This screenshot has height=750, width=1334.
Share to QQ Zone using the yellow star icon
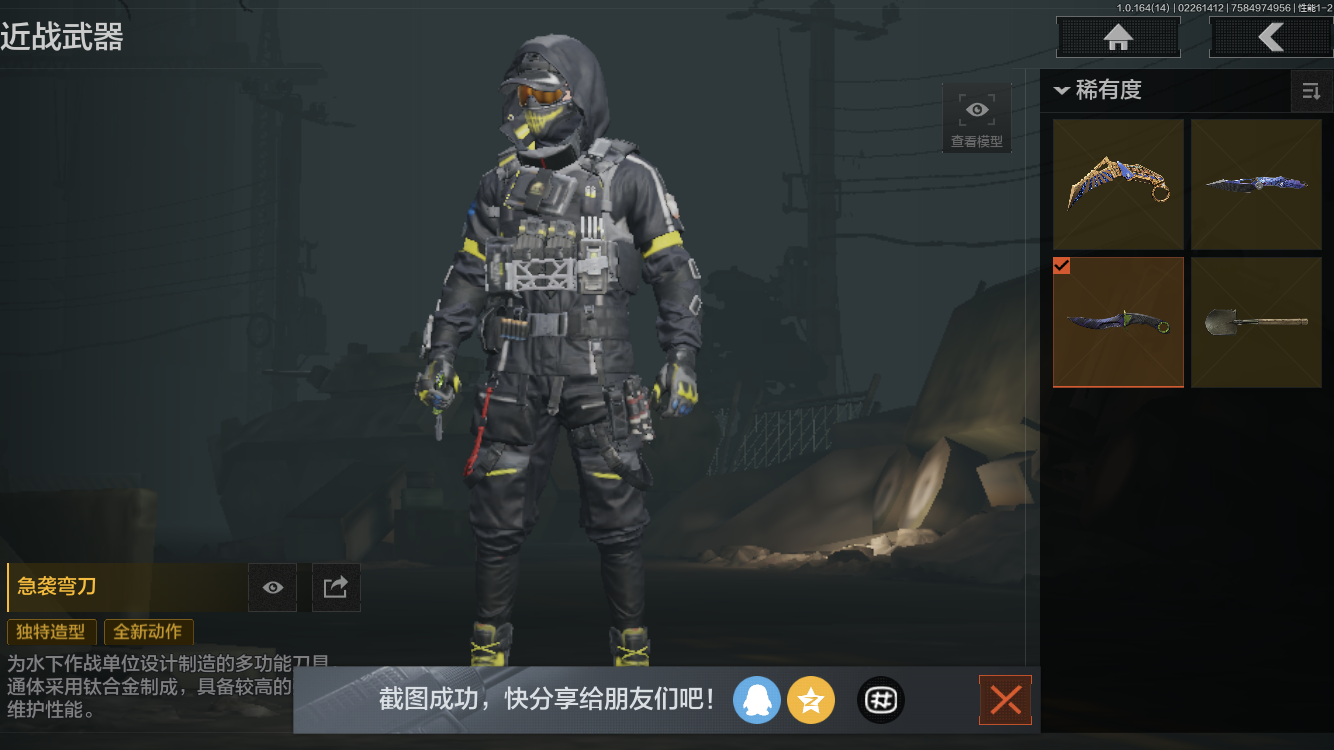811,700
